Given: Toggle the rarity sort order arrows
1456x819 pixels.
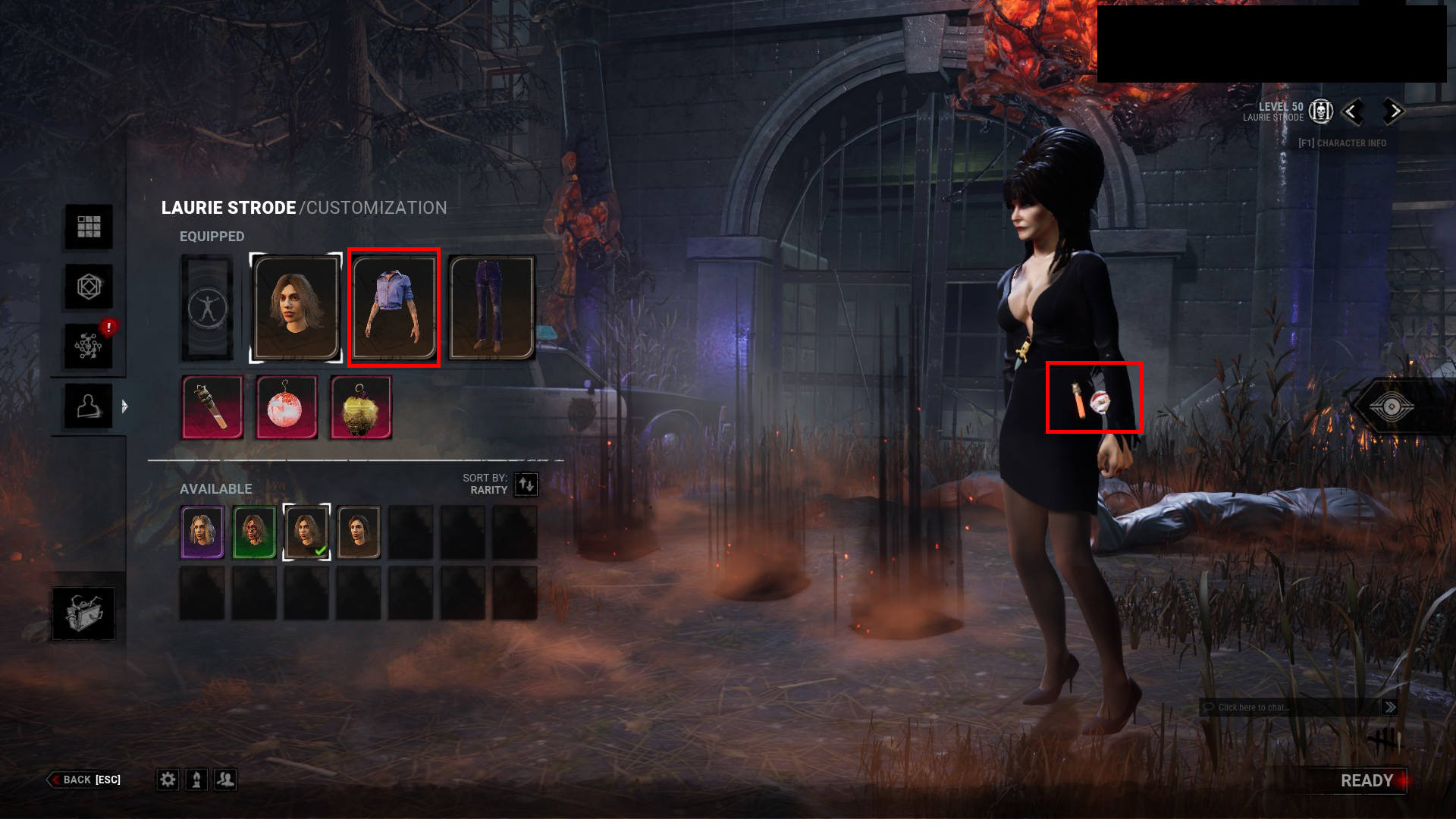Looking at the screenshot, I should point(526,485).
